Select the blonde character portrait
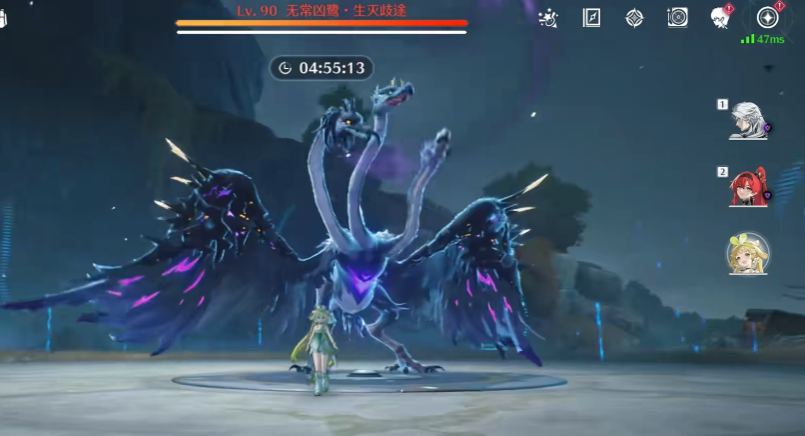 (748, 254)
